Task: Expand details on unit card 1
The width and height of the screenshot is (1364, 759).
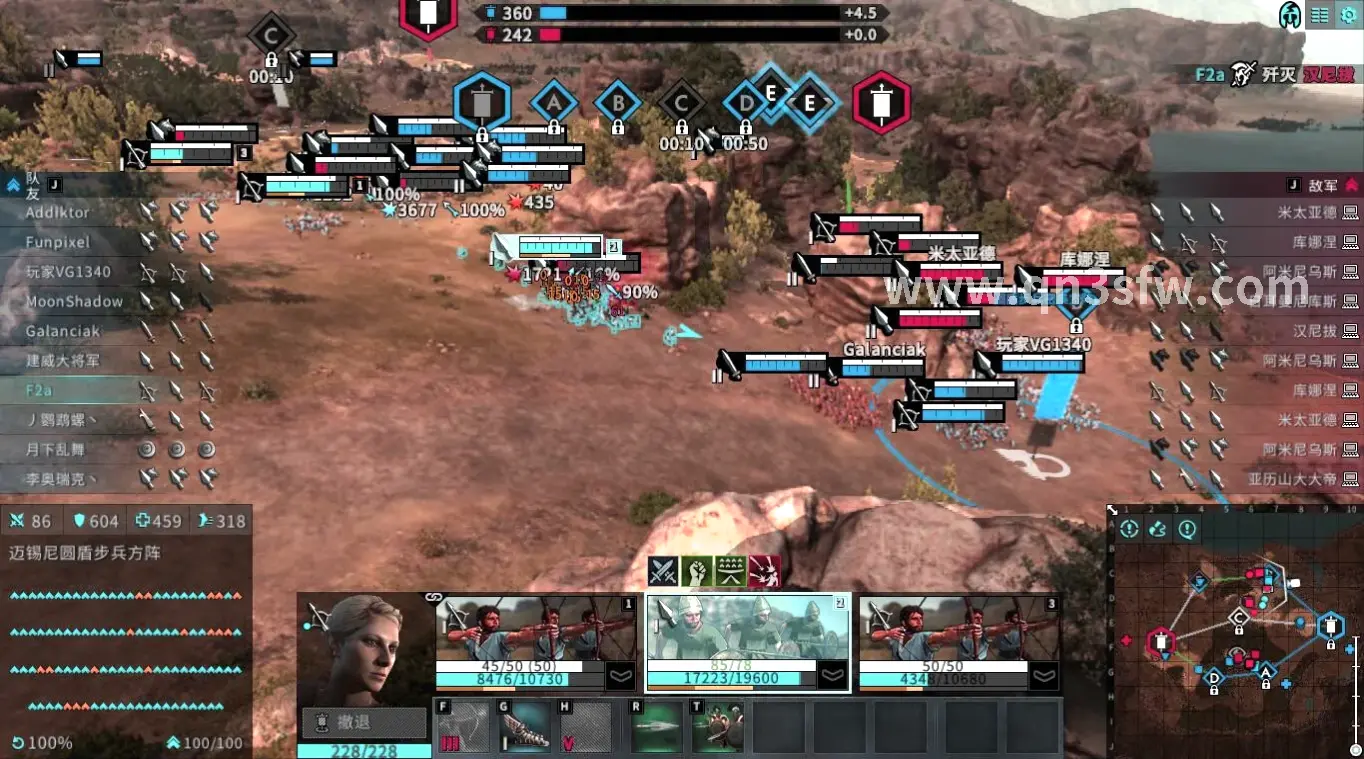Action: pyautogui.click(x=618, y=677)
